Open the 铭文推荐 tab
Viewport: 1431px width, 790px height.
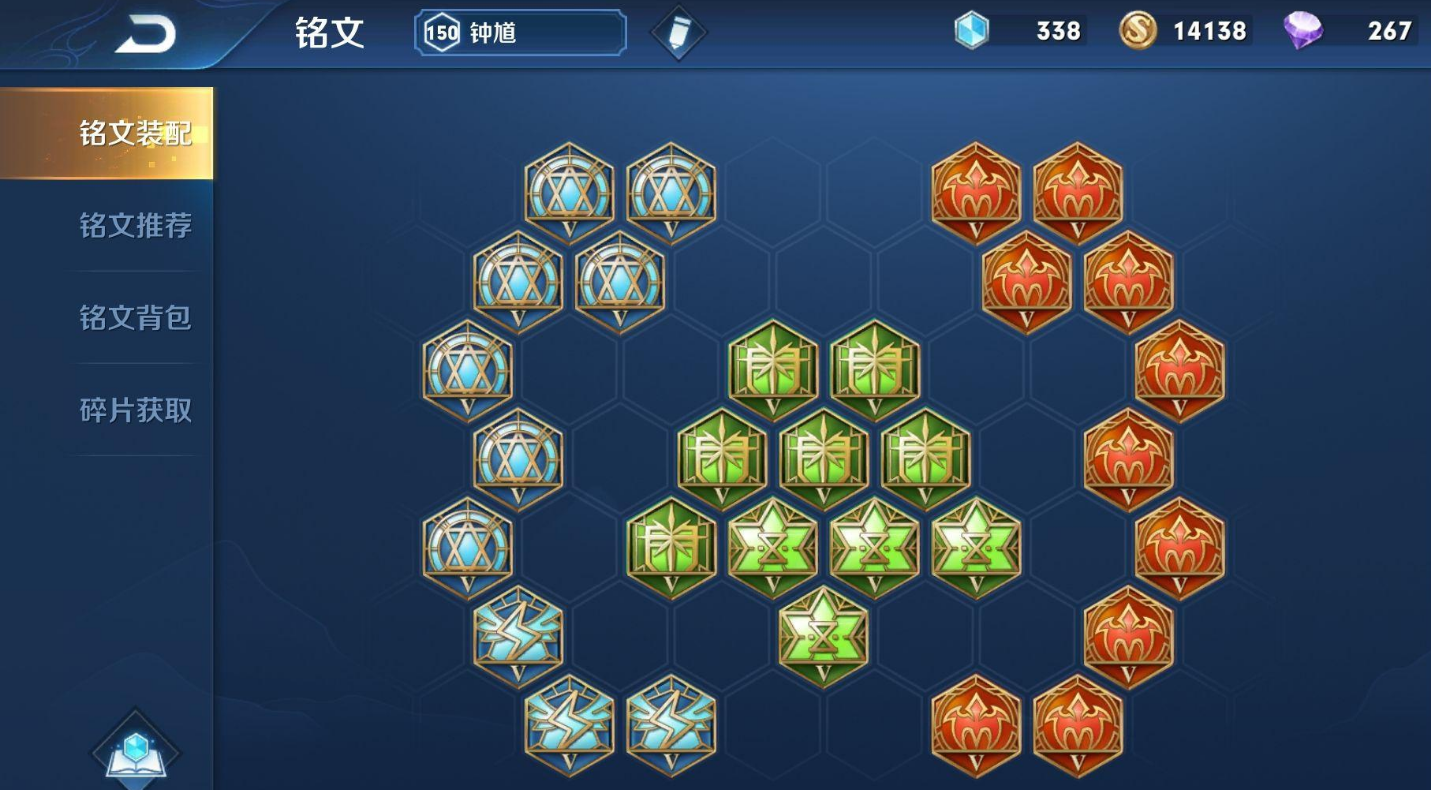pos(135,226)
